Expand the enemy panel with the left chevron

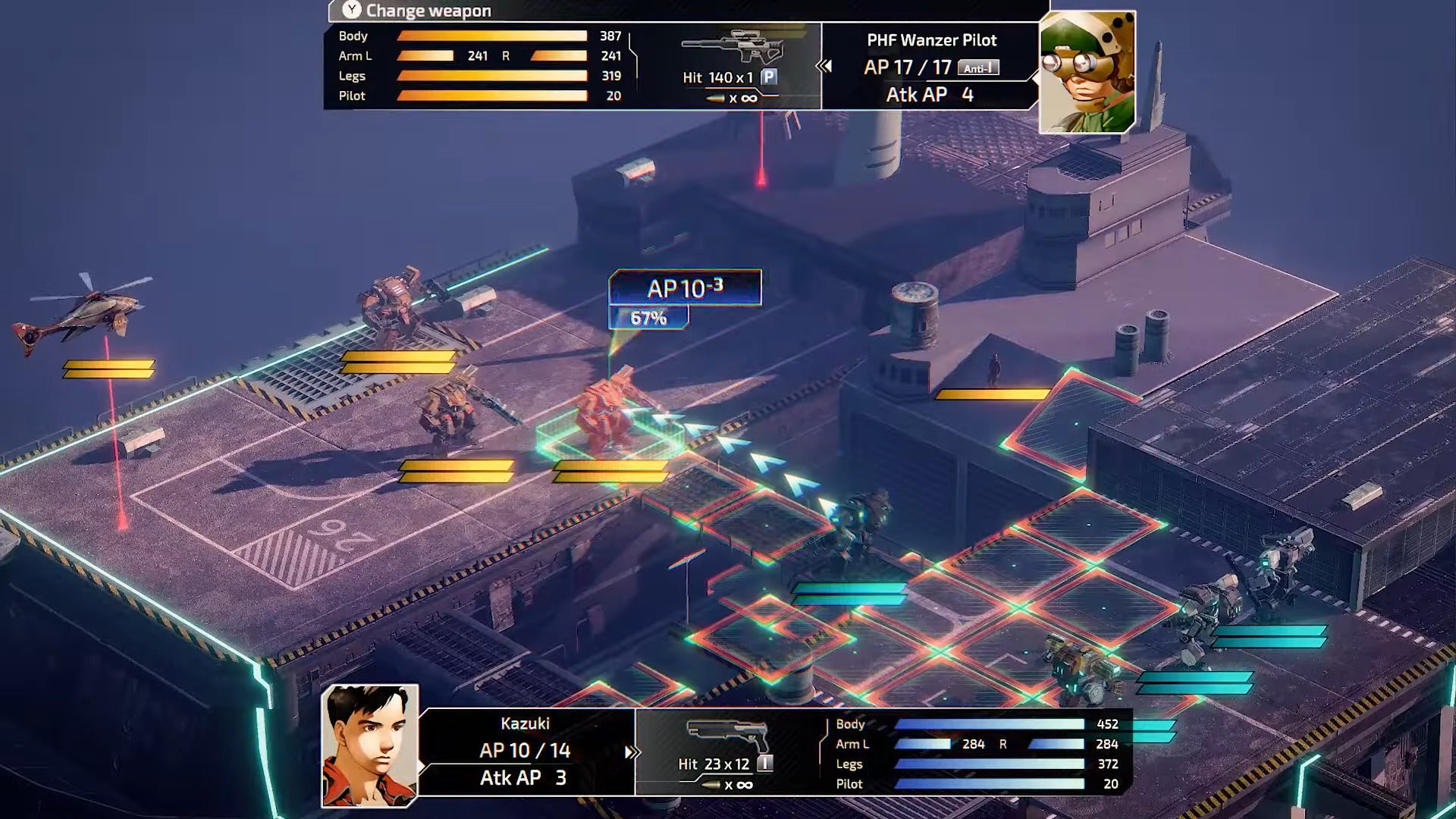825,64
